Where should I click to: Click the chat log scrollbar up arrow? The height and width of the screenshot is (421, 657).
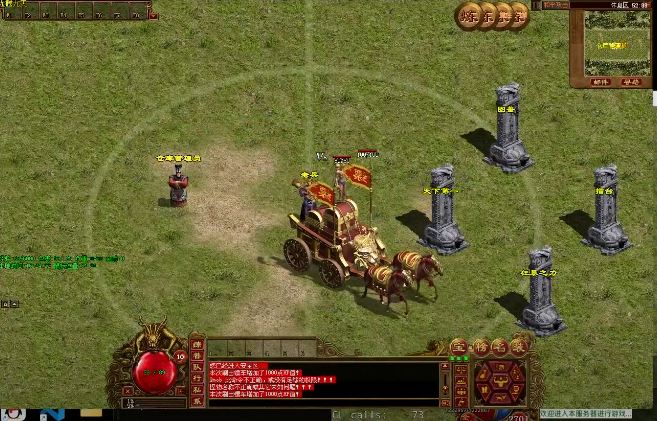coord(444,367)
